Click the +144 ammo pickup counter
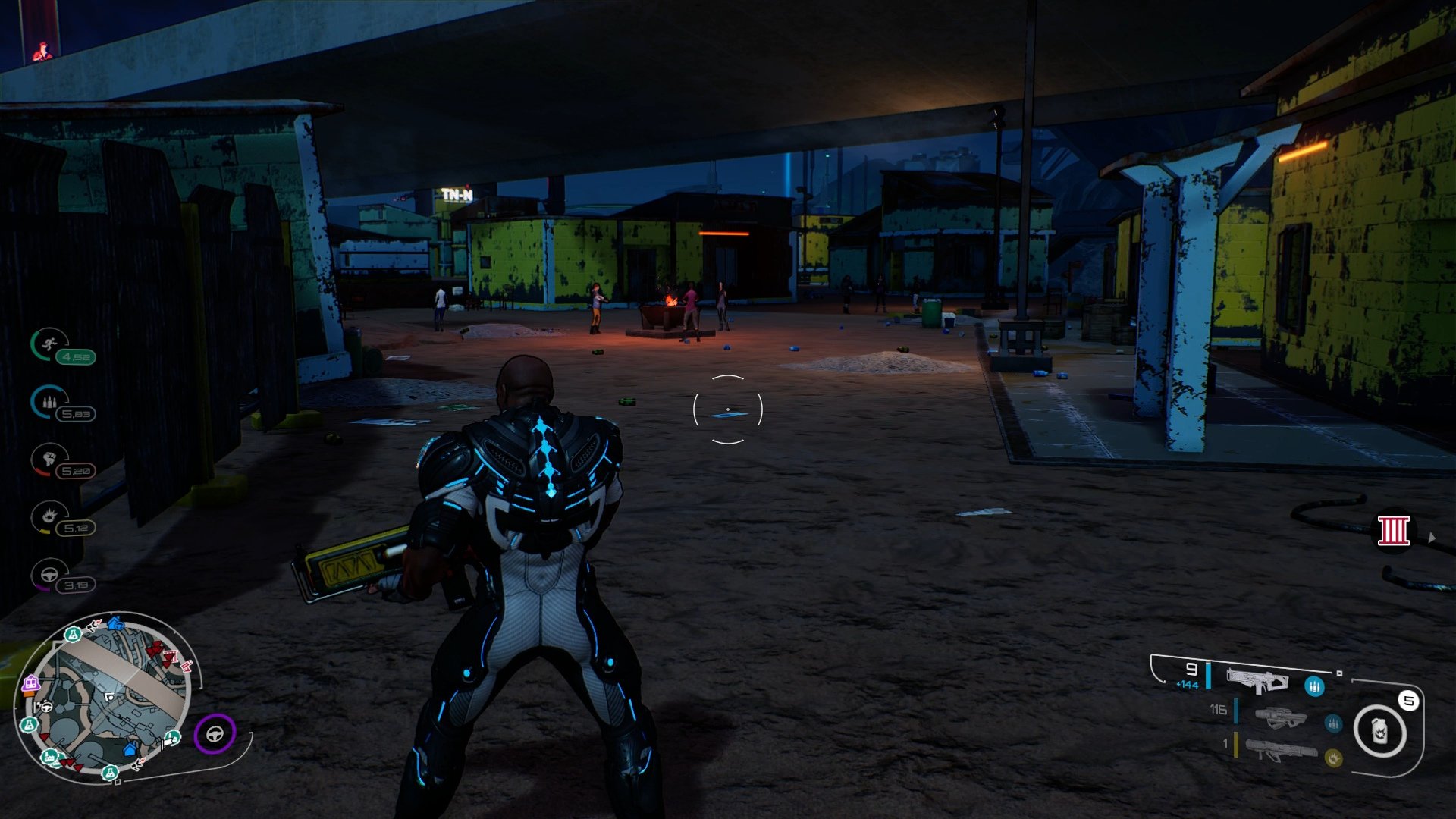Screen dimensions: 1456x819 pos(1187,684)
